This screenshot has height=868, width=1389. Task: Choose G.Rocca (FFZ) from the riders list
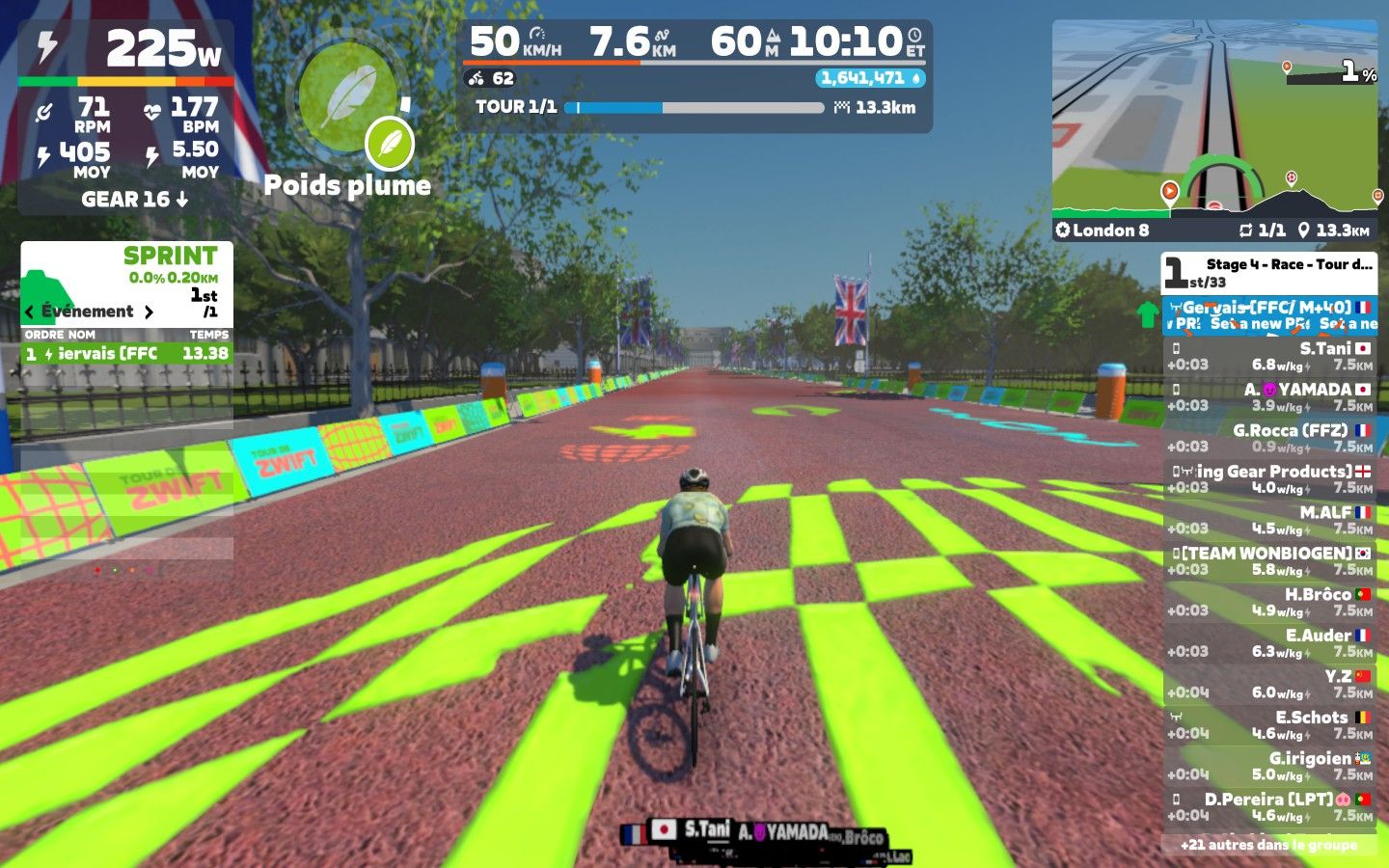click(1269, 438)
